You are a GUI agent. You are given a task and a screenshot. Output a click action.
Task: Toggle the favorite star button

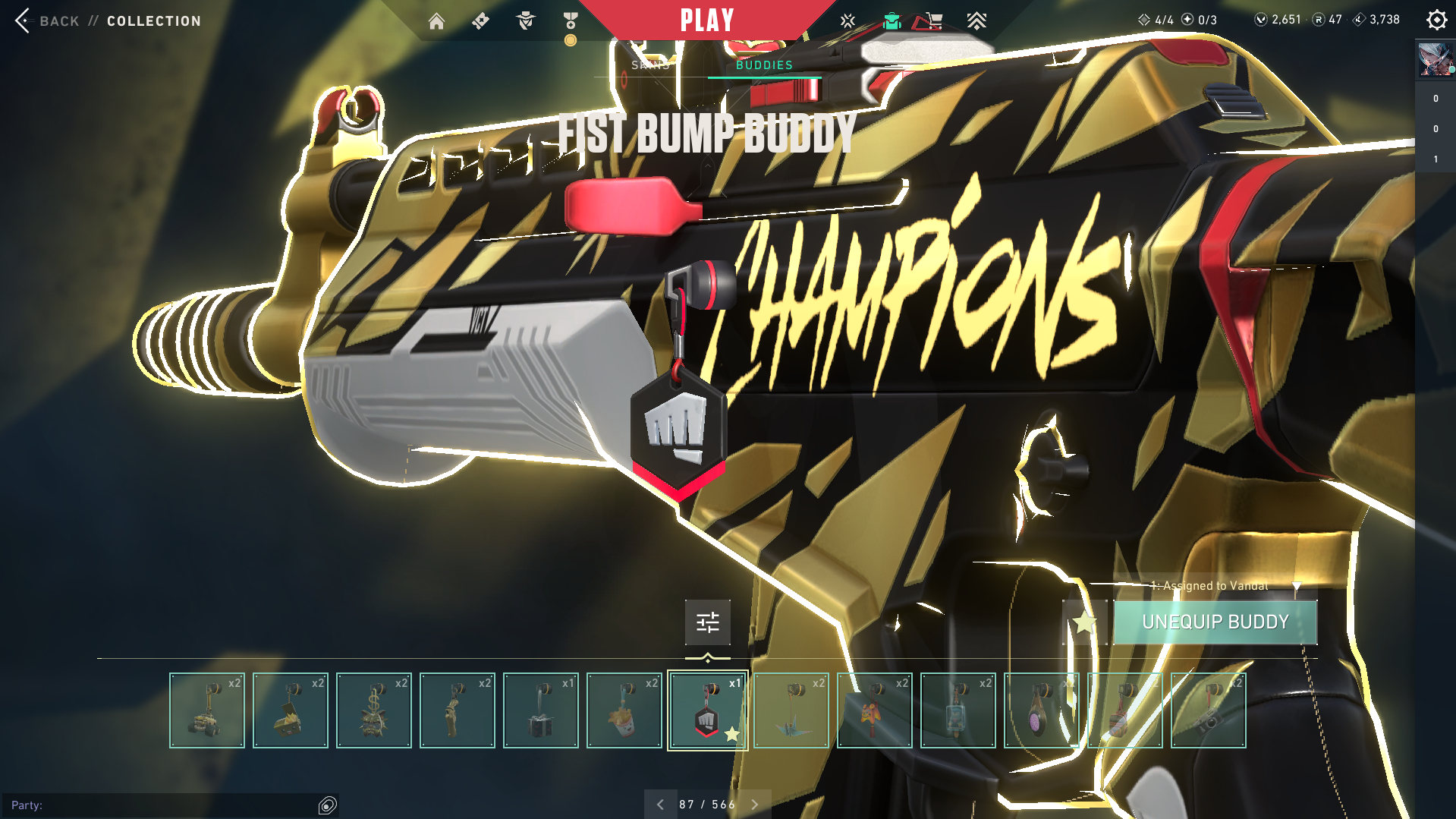coord(1084,623)
